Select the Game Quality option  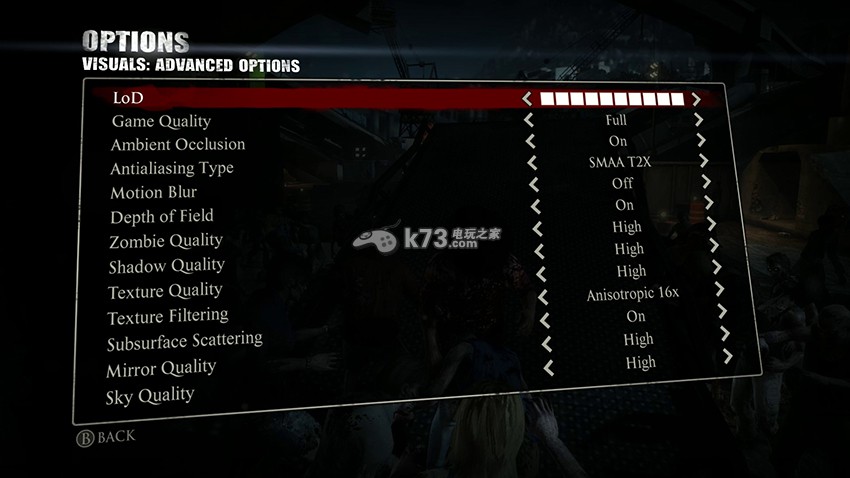161,121
